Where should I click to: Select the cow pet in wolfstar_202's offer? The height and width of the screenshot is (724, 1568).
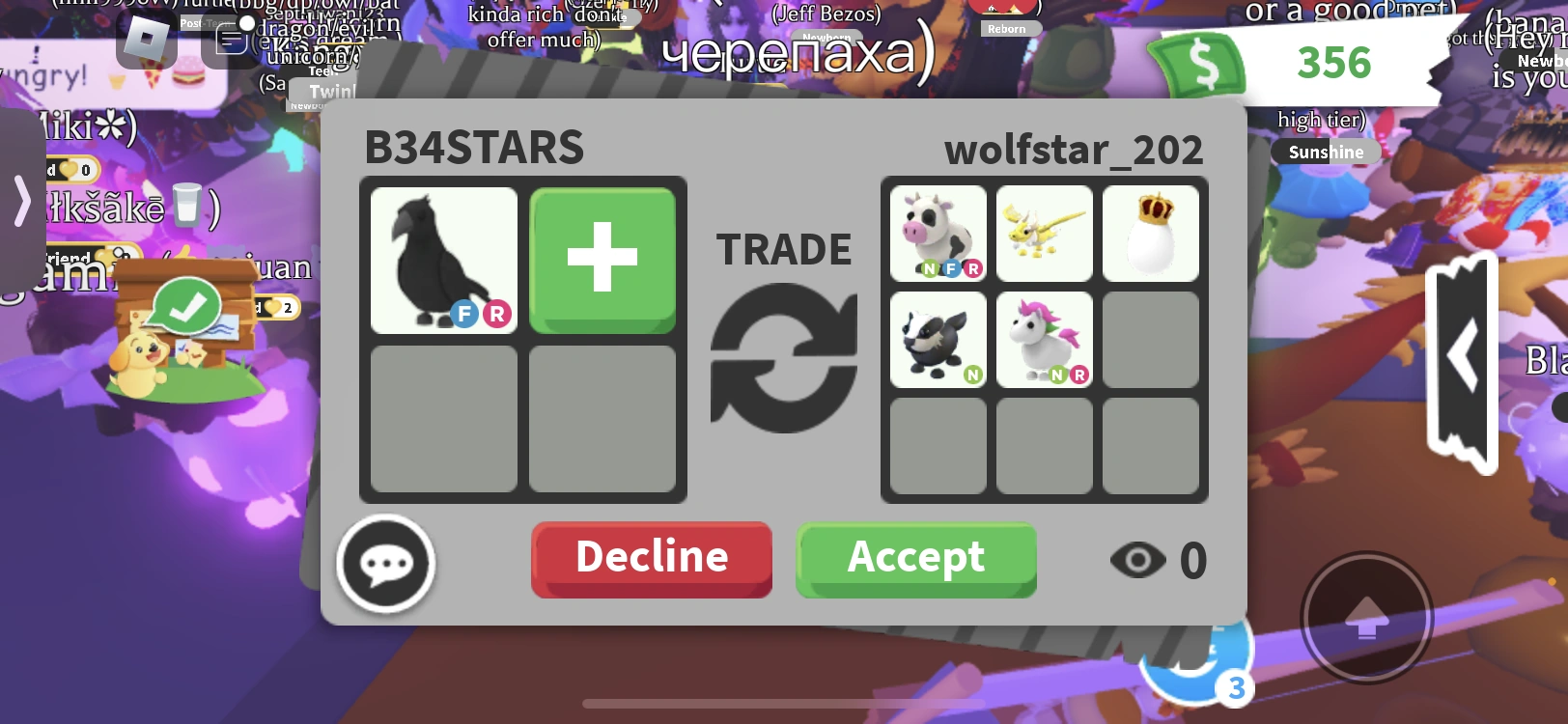tap(937, 234)
